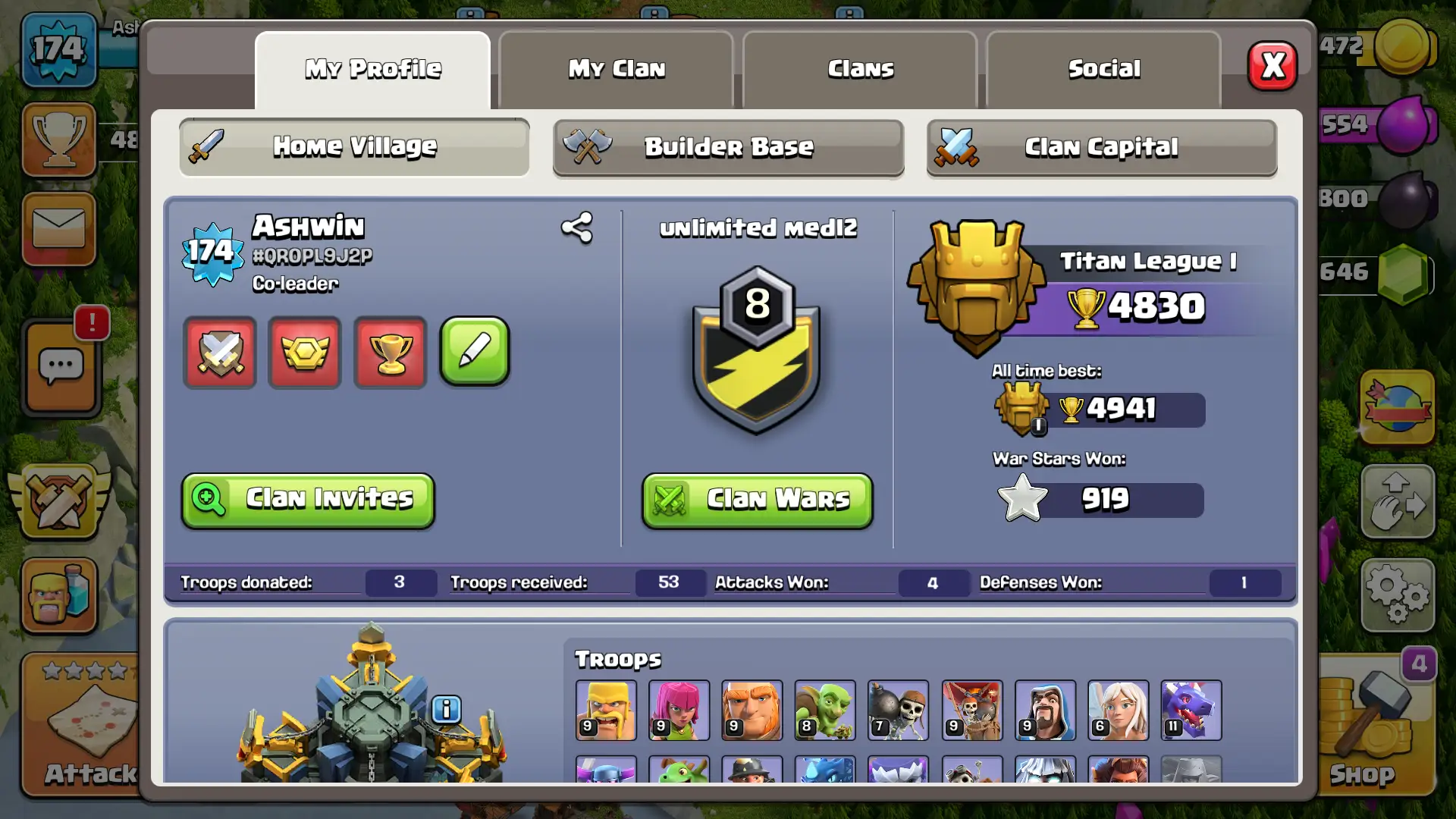Select the Home Village profile section
This screenshot has width=1456, height=819.
pos(354,146)
